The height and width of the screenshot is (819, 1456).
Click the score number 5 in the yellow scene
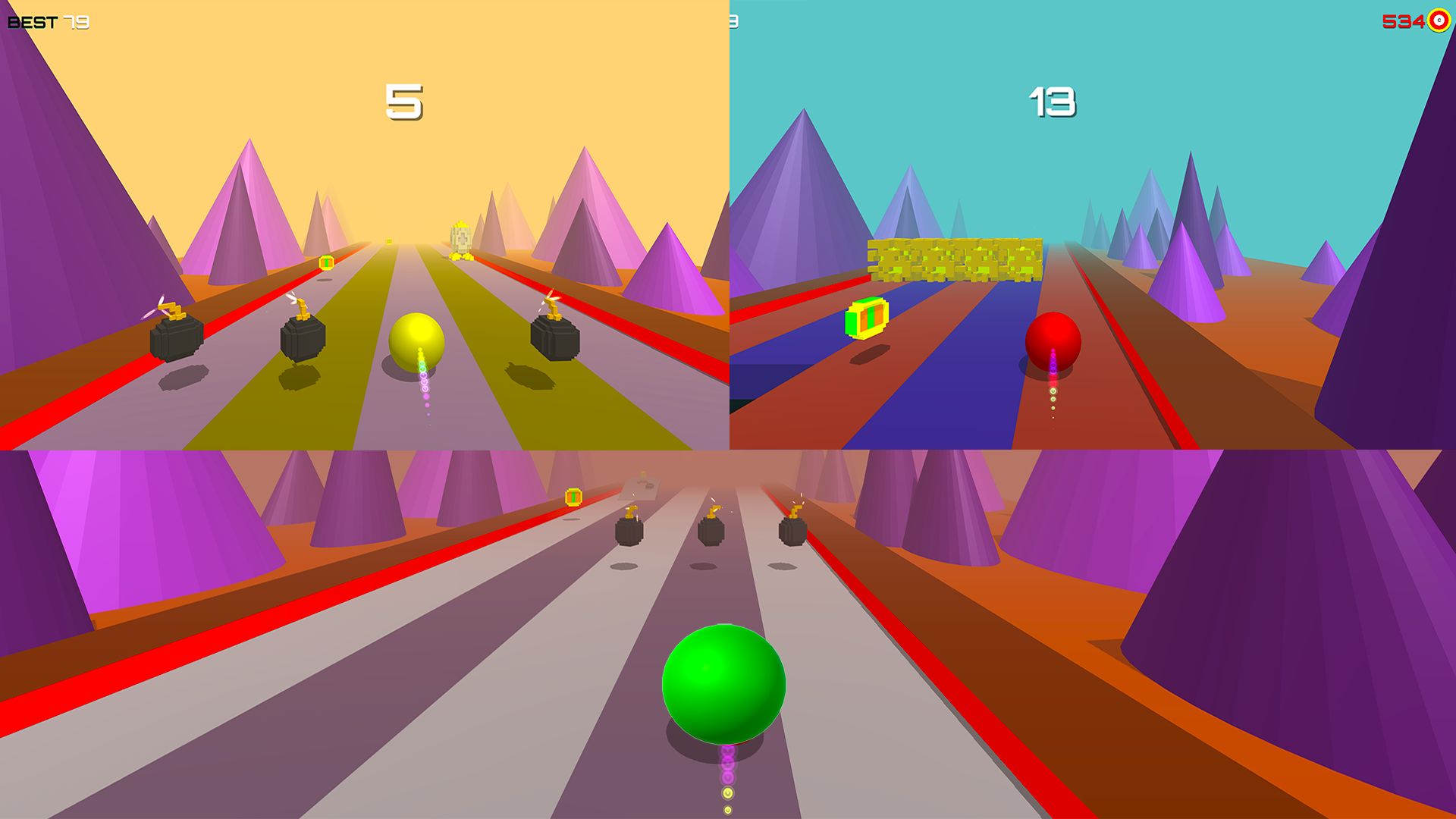coord(403,100)
